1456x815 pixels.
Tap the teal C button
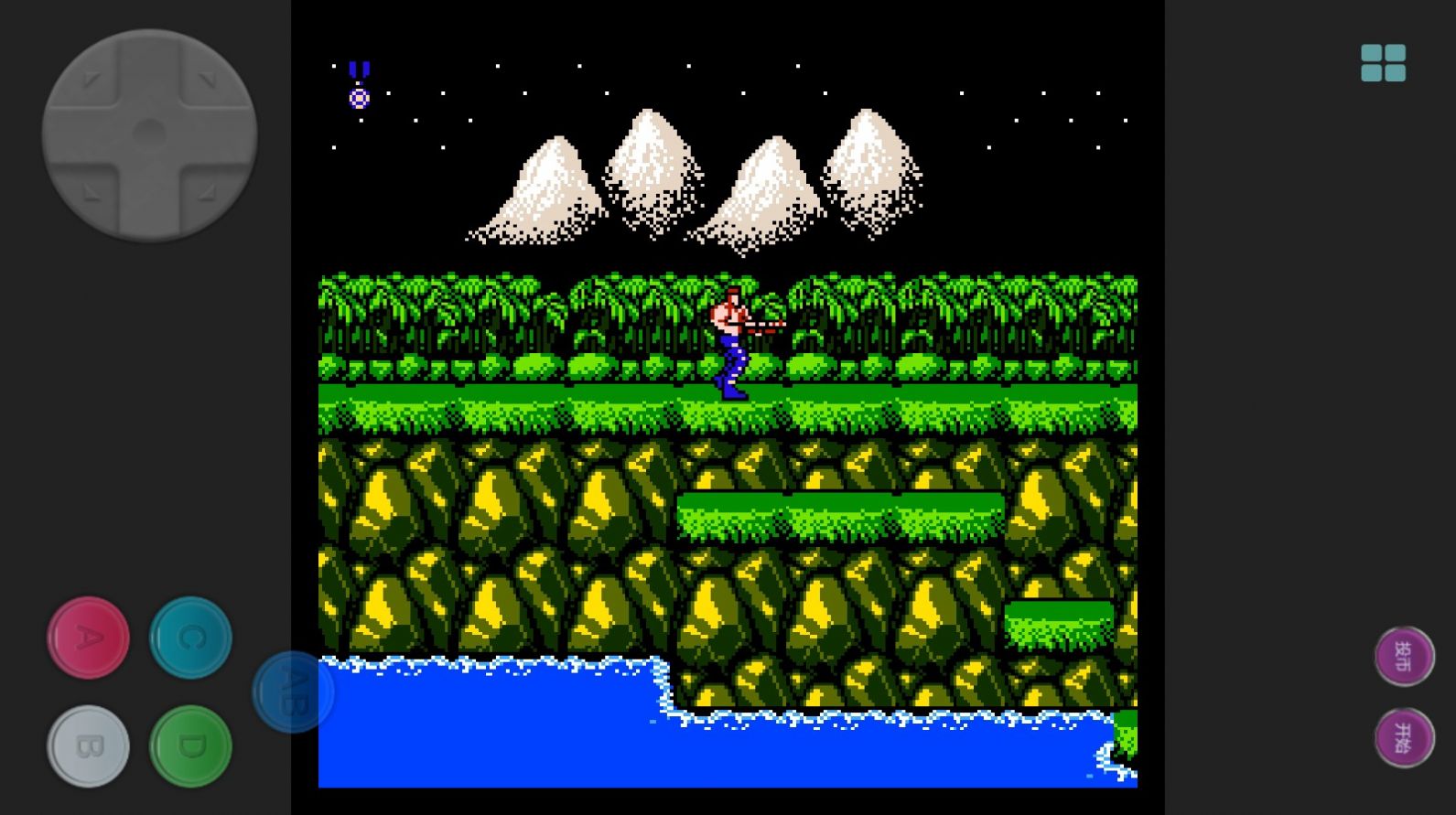click(x=190, y=638)
